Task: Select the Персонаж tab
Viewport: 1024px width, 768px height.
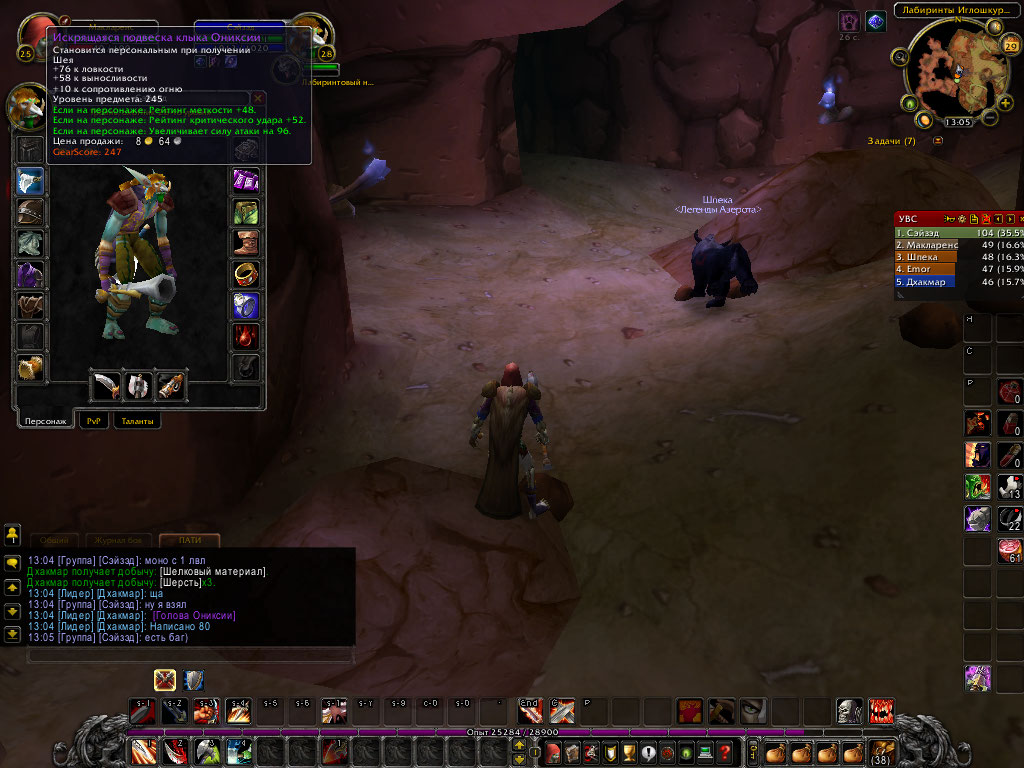Action: click(45, 421)
